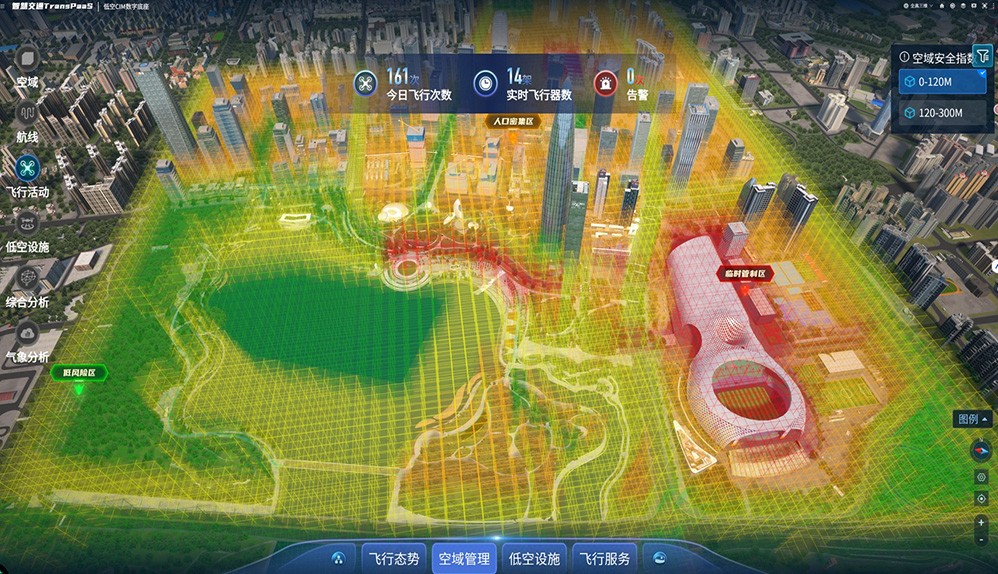998x574 pixels.
Task: Reset orientation with the compass
Action: point(981,450)
